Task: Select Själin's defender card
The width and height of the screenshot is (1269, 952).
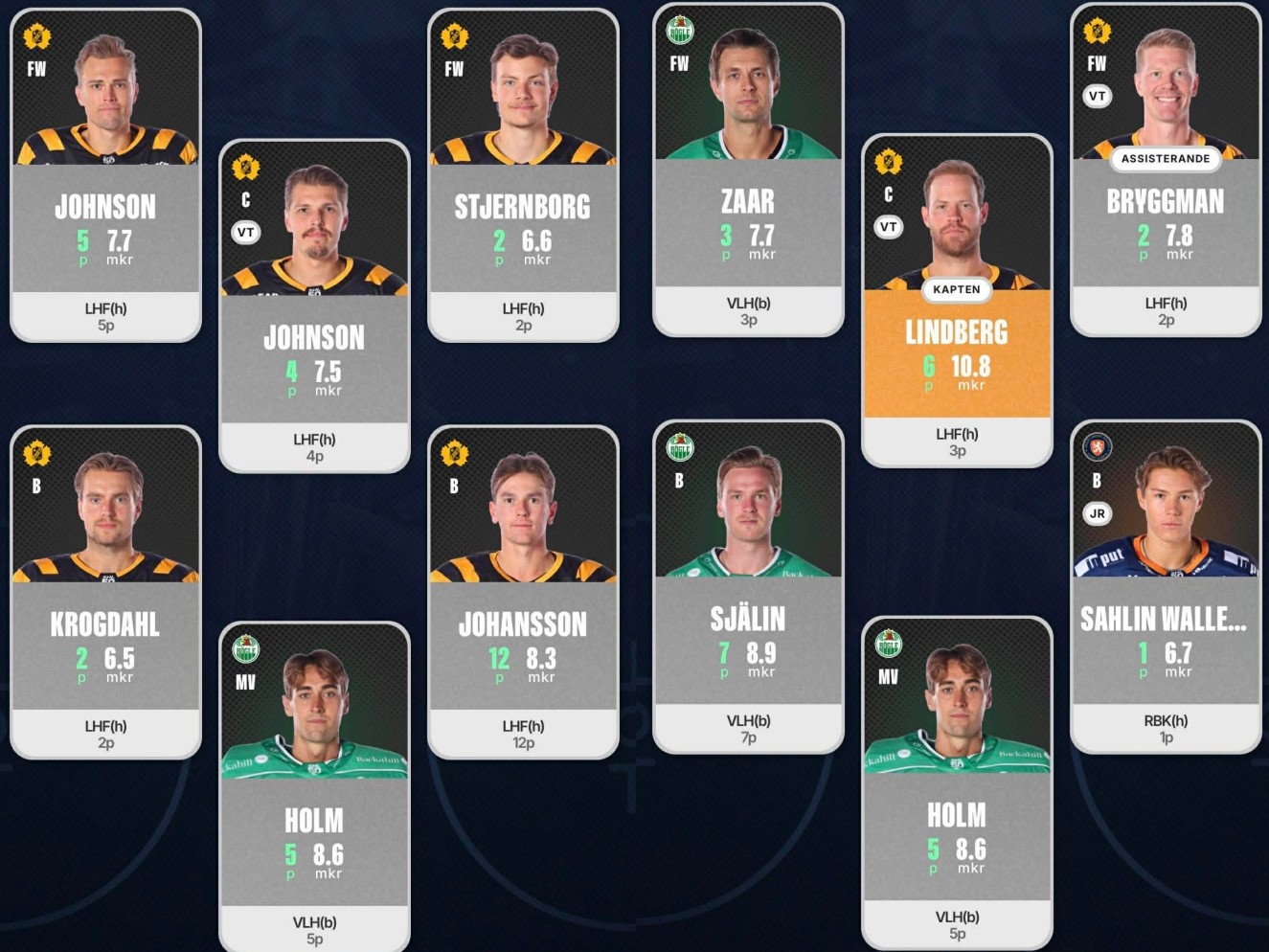Action: (748, 588)
